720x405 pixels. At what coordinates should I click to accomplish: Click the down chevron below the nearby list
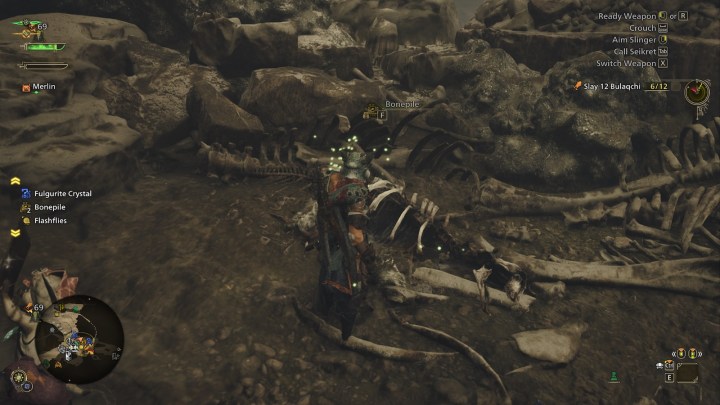[16, 233]
